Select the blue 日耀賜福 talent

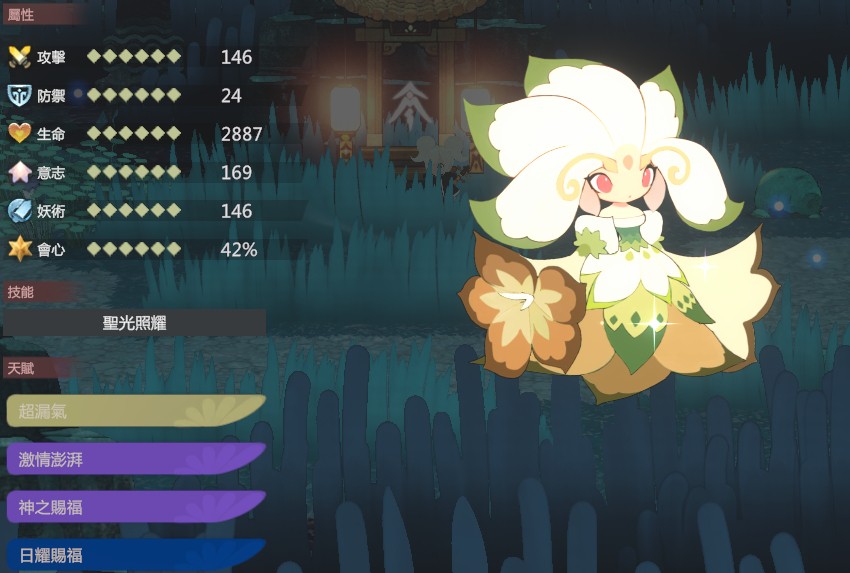point(135,555)
